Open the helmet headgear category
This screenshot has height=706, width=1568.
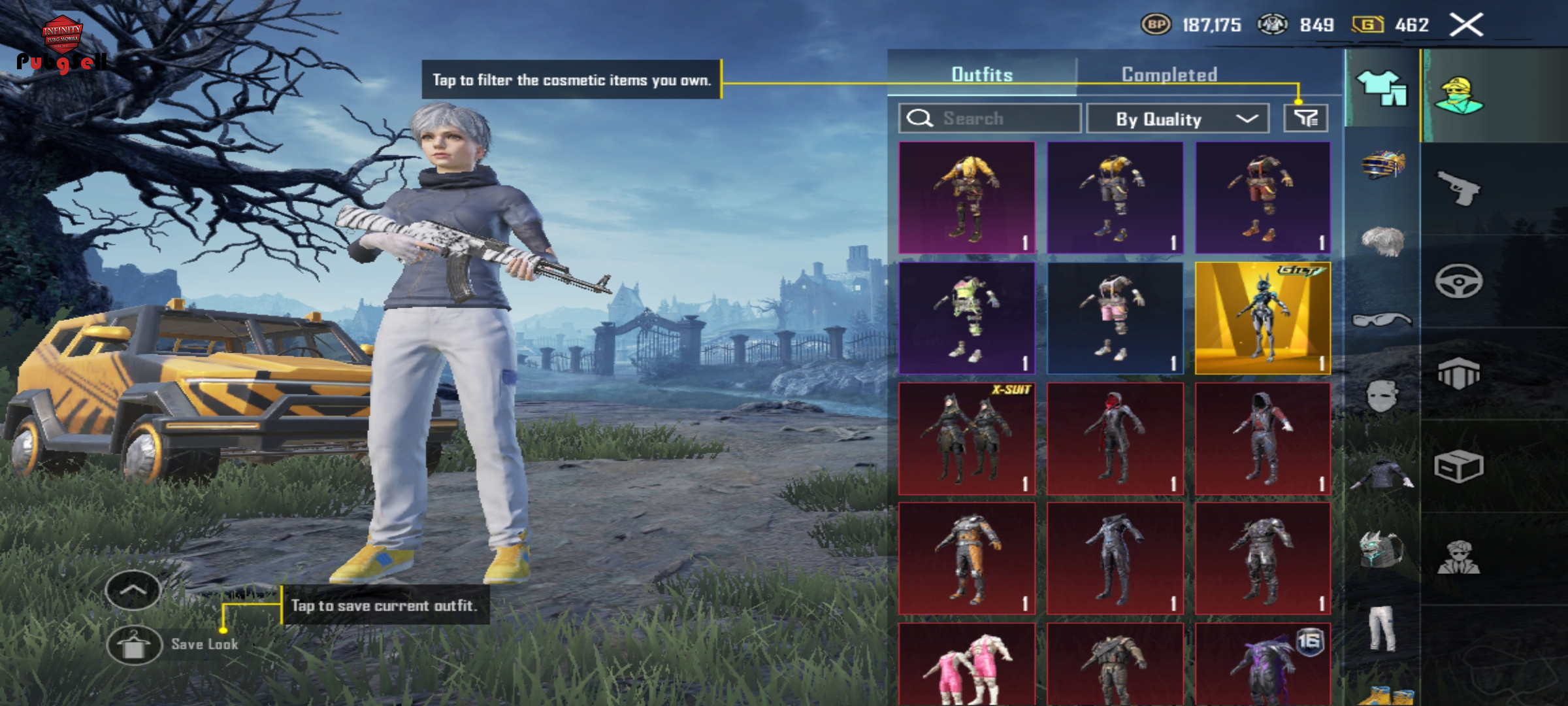pos(1382,163)
